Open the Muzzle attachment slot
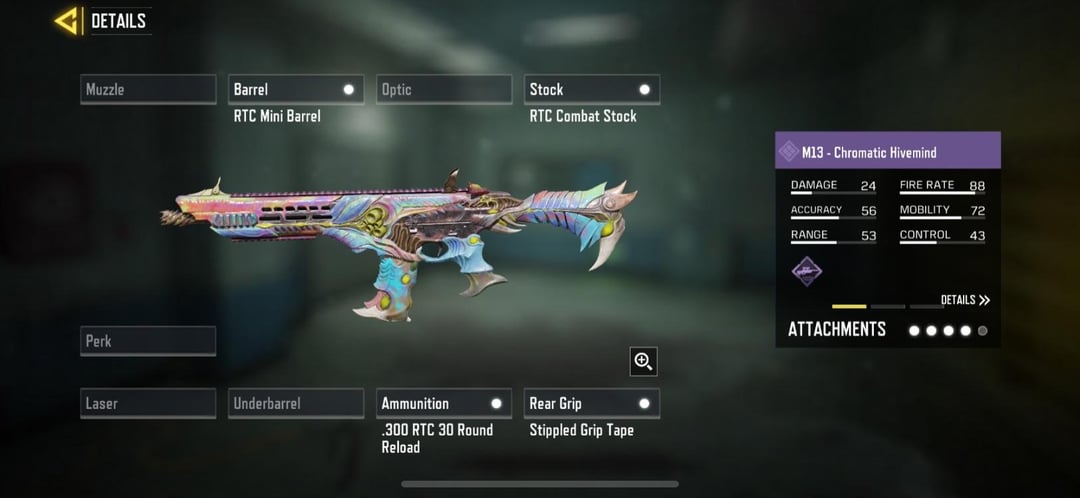Viewport: 1080px width, 498px height. click(x=148, y=89)
